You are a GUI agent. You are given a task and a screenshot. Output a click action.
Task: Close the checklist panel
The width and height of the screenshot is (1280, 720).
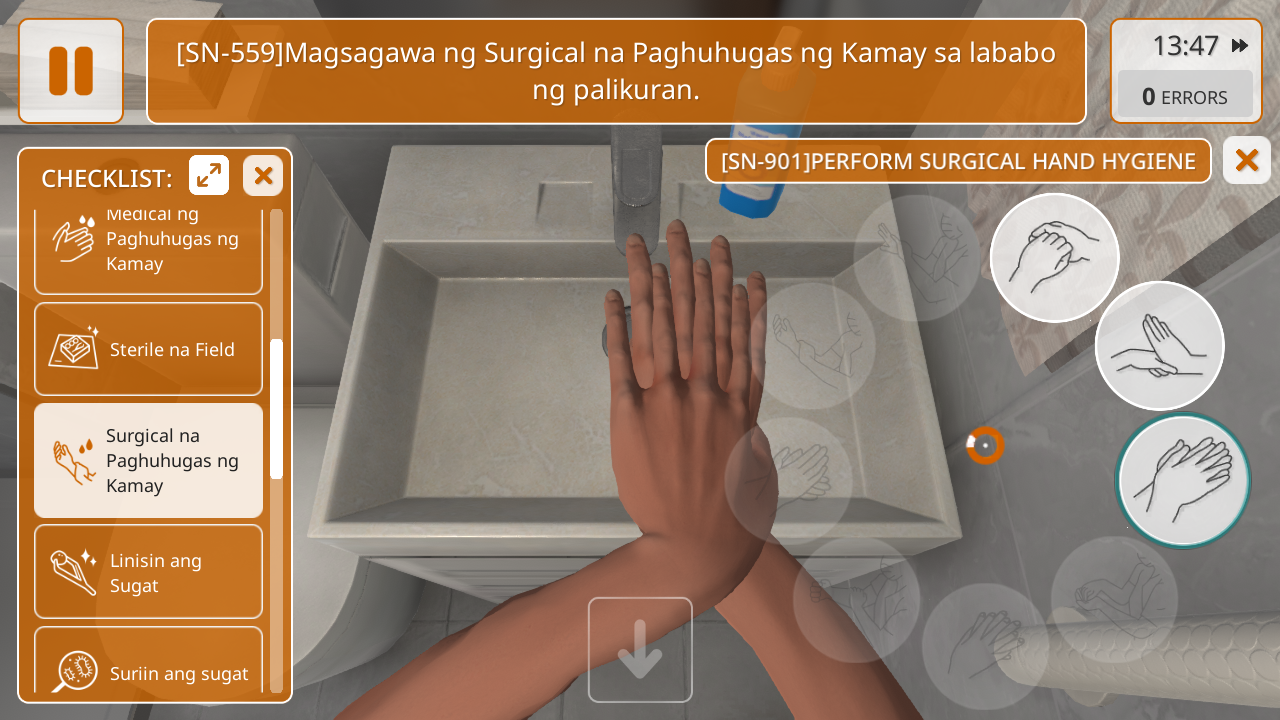click(263, 176)
